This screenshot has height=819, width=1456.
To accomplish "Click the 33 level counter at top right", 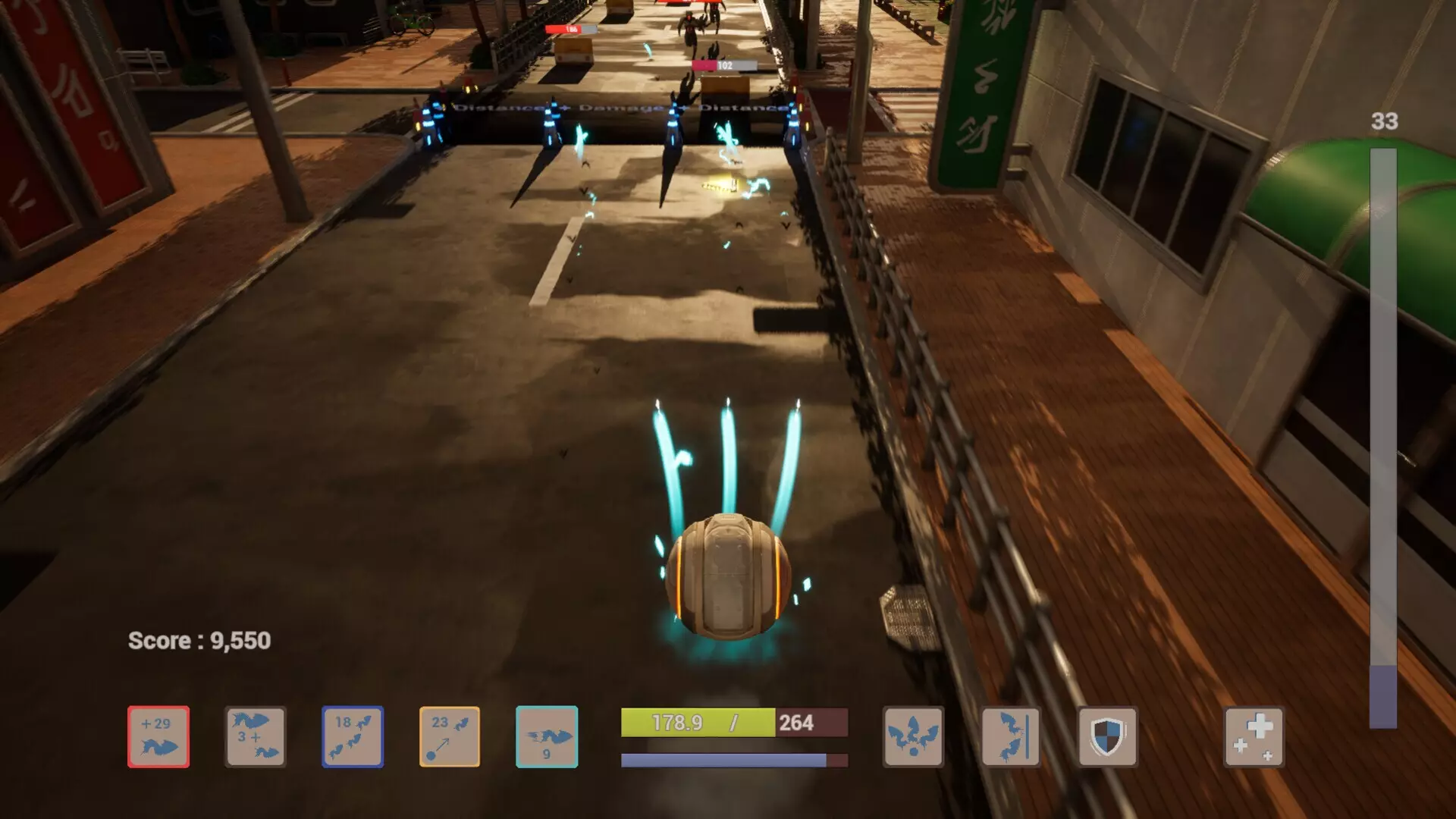I will pyautogui.click(x=1382, y=121).
